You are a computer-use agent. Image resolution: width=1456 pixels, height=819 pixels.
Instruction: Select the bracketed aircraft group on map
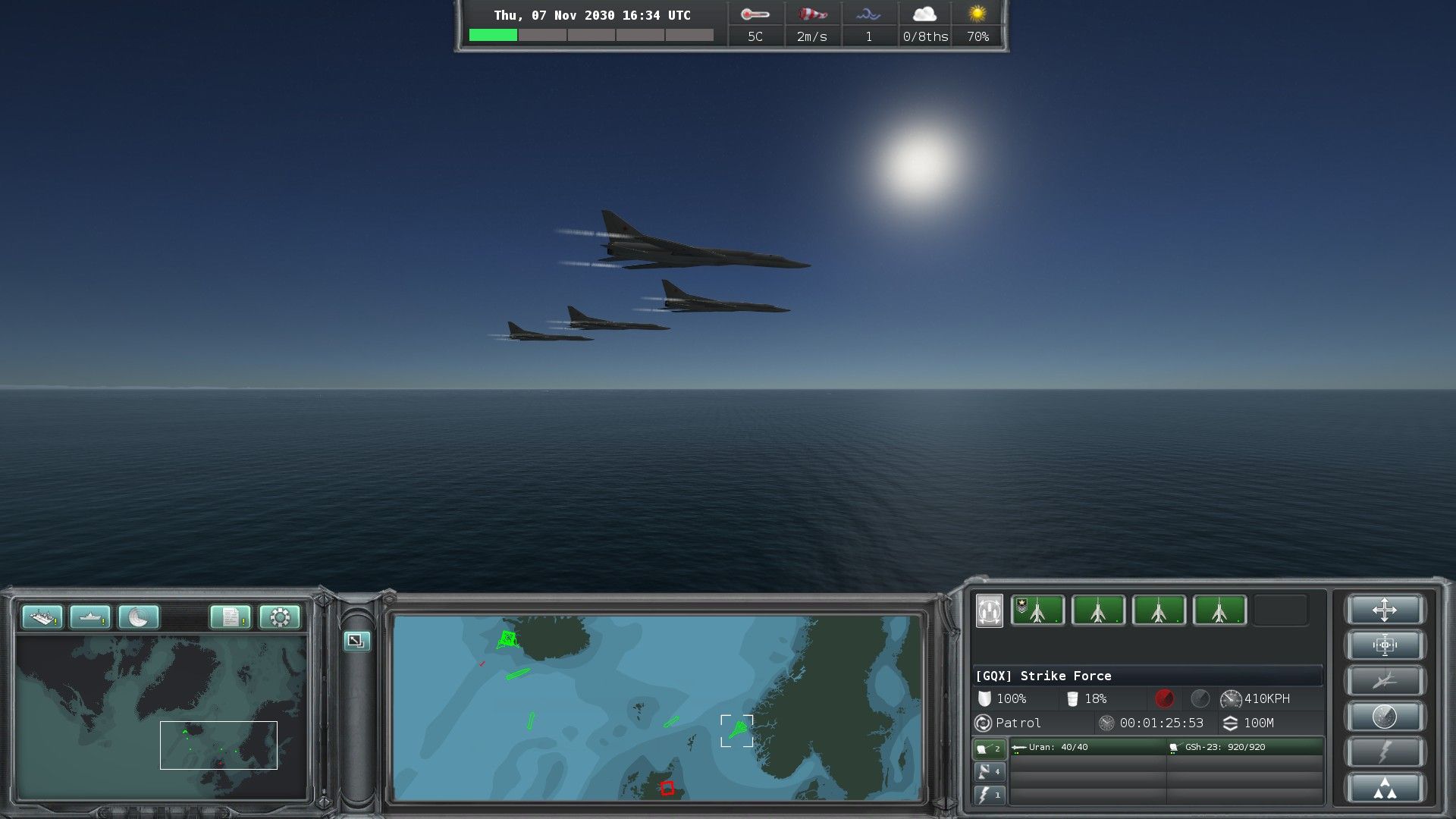736,730
